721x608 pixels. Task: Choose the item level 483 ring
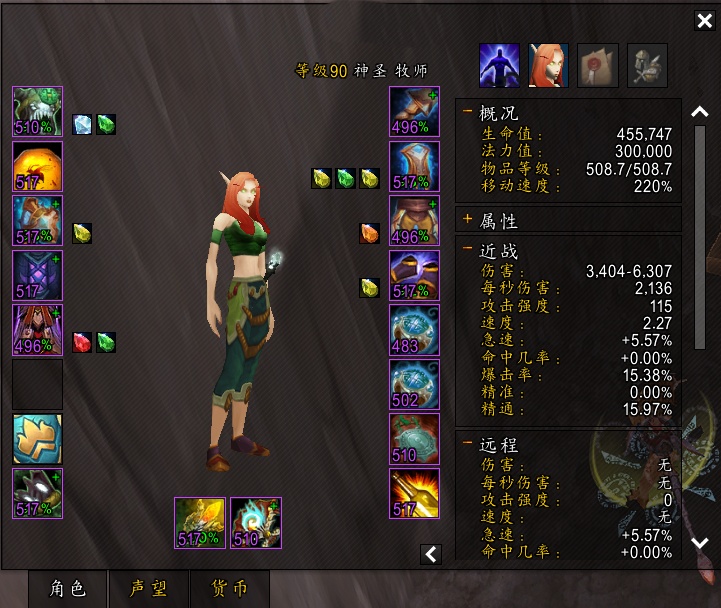coord(414,330)
